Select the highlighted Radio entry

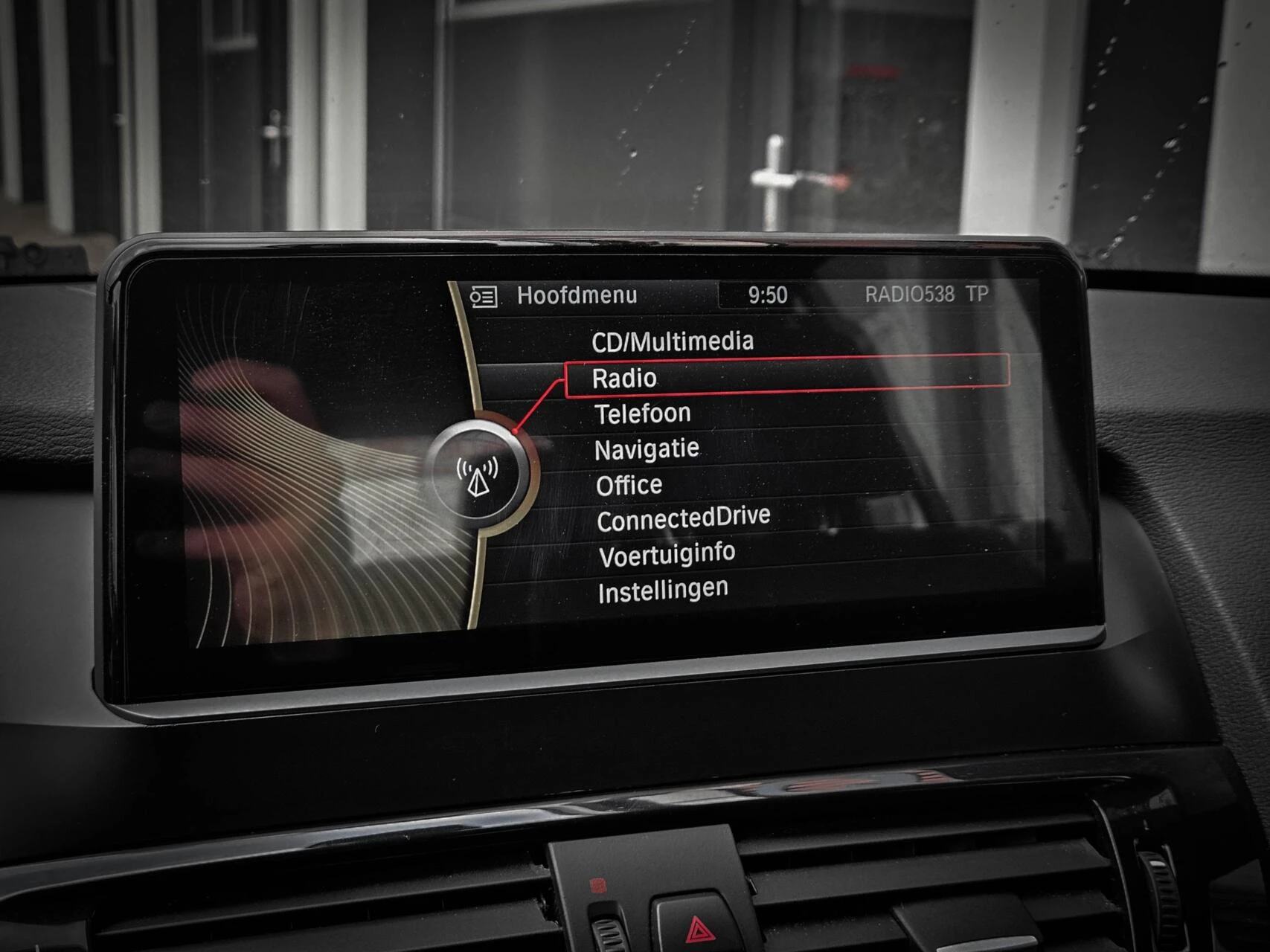click(x=625, y=378)
